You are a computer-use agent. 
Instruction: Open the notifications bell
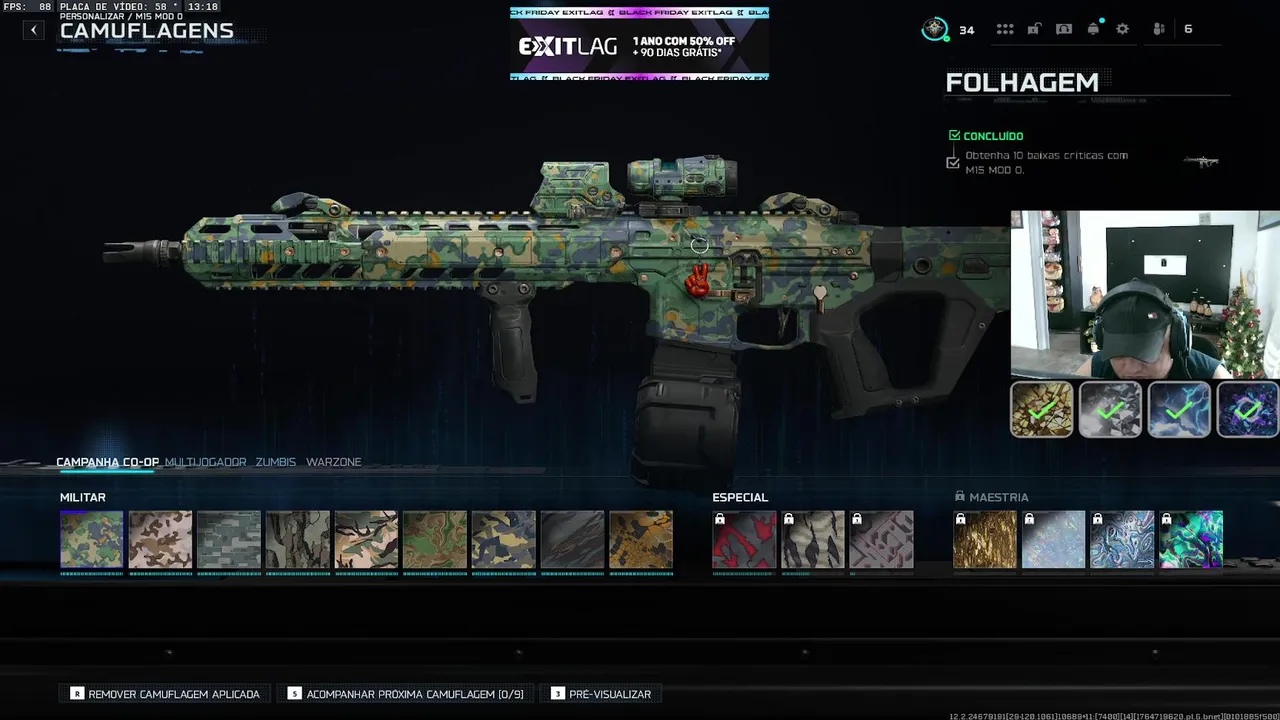coord(1093,29)
